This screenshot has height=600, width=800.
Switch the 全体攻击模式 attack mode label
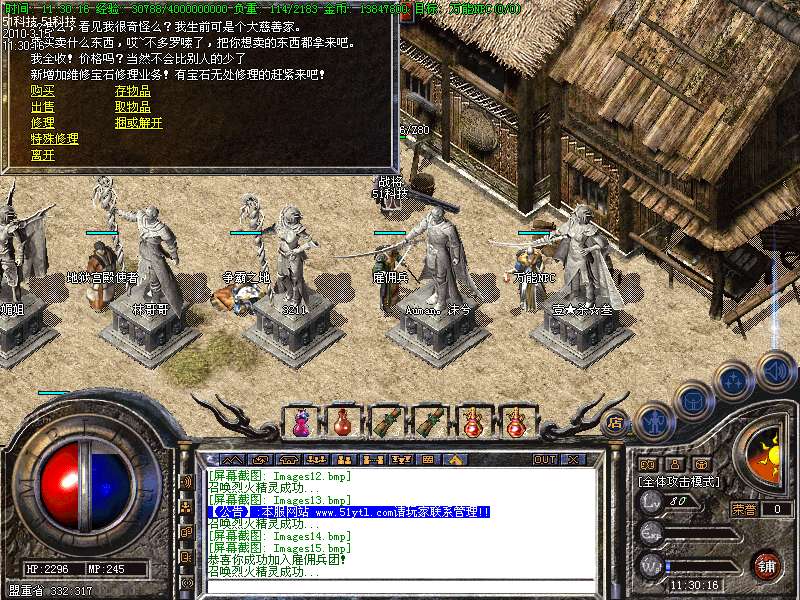pyautogui.click(x=681, y=481)
